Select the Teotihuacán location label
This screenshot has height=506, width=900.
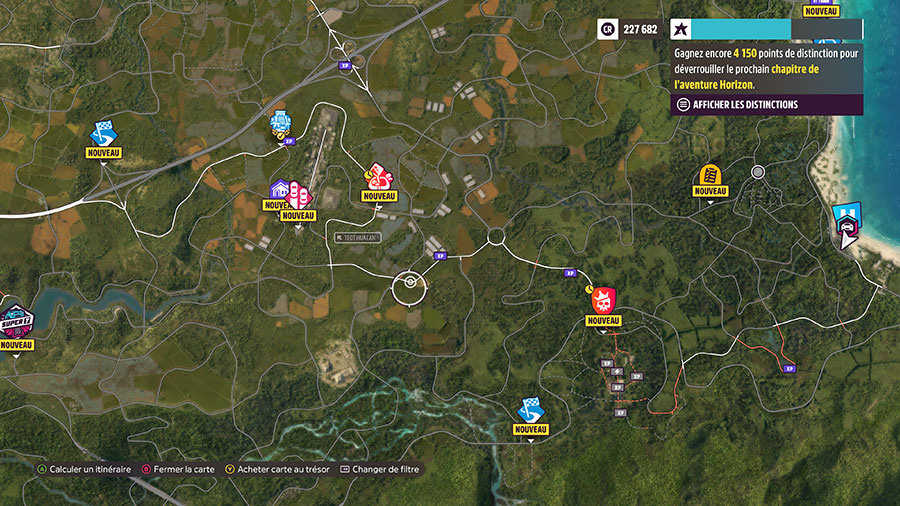pyautogui.click(x=359, y=237)
